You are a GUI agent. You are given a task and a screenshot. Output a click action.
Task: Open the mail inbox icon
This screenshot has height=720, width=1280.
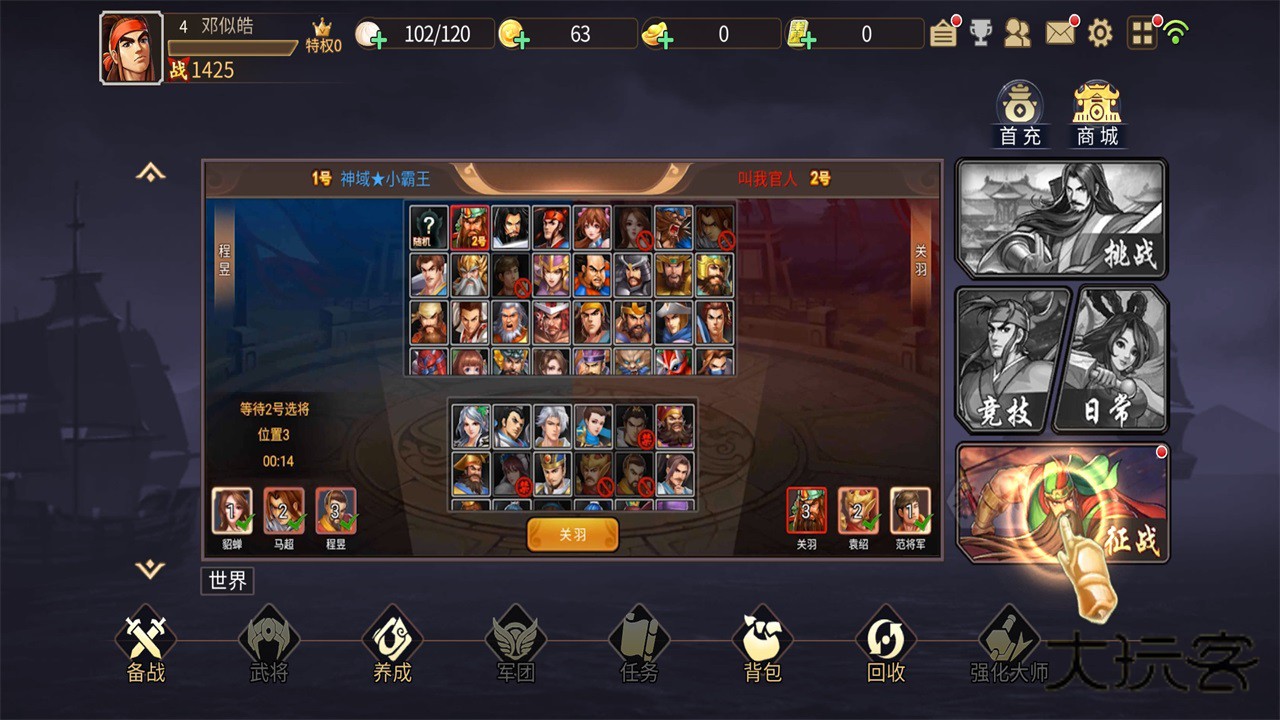[x=1059, y=33]
